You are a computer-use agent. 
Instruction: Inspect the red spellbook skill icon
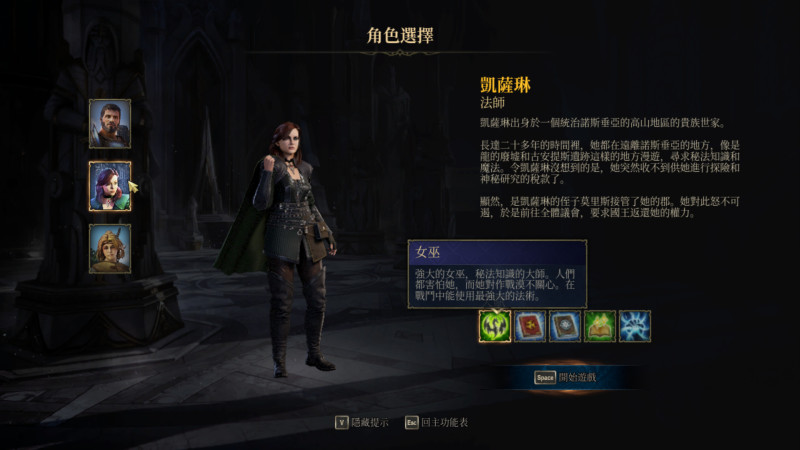(x=529, y=326)
